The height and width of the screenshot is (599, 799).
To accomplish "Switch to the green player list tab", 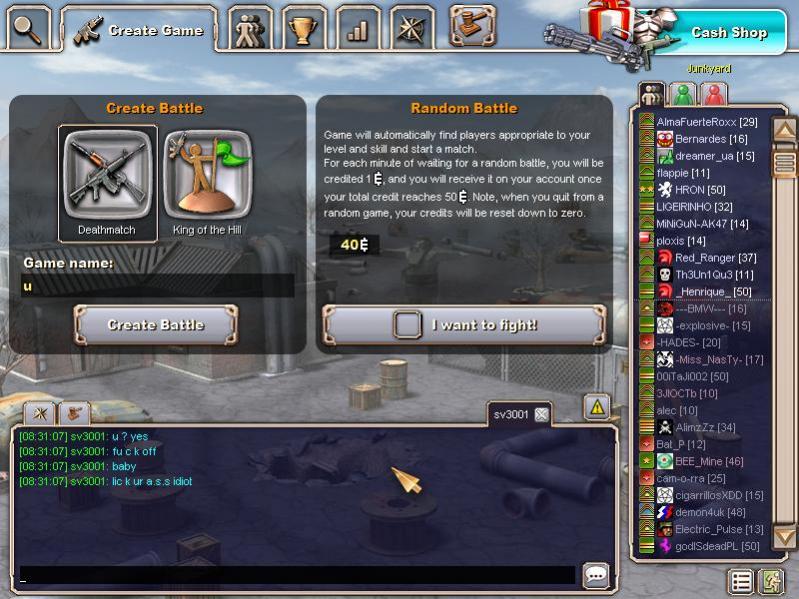I will [683, 95].
